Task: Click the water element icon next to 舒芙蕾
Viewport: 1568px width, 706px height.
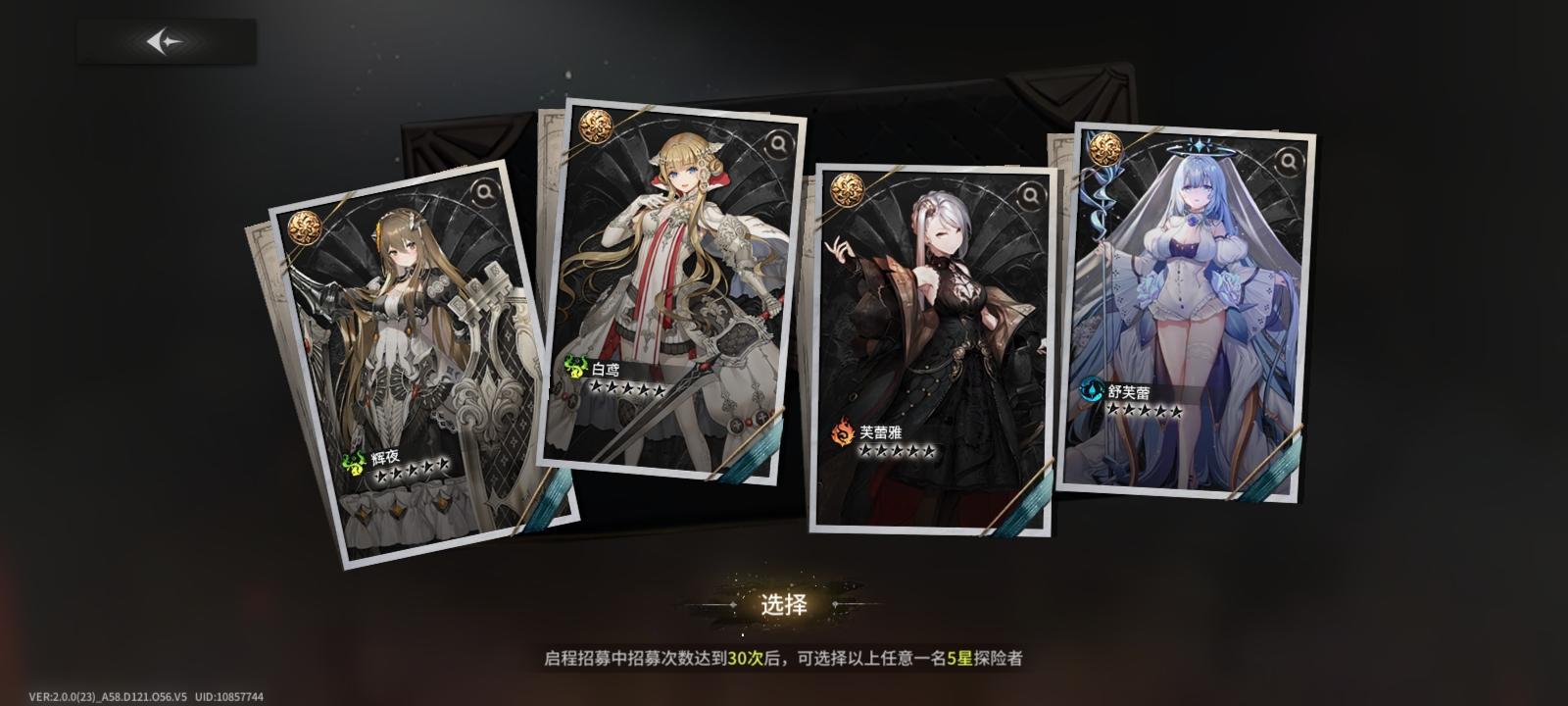Action: pos(1093,387)
